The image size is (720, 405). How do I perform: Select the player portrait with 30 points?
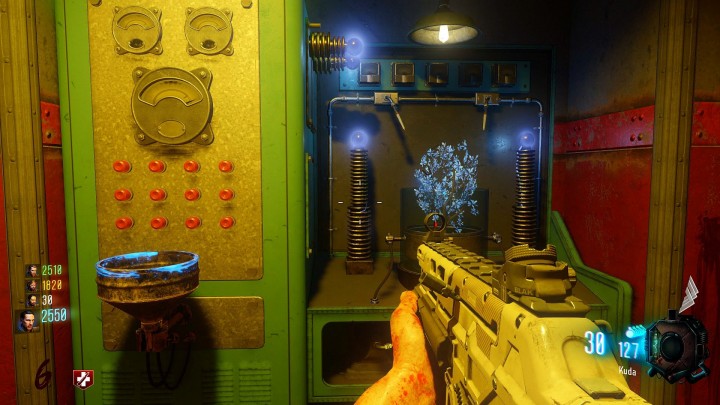(31, 298)
